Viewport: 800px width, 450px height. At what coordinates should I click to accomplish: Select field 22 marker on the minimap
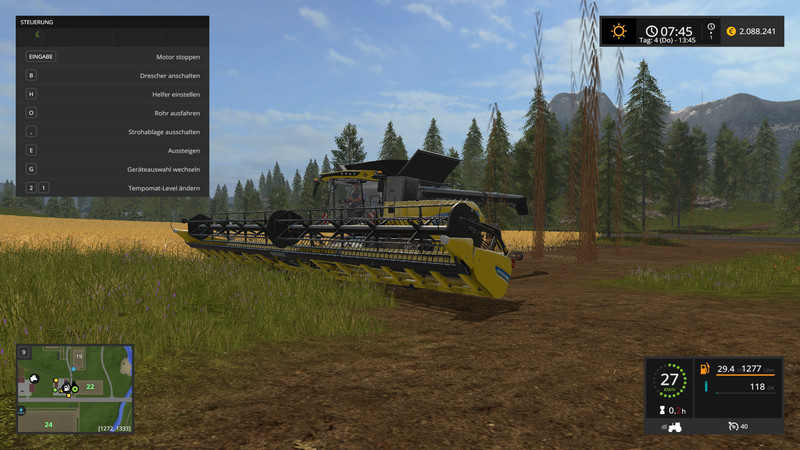pyautogui.click(x=90, y=386)
